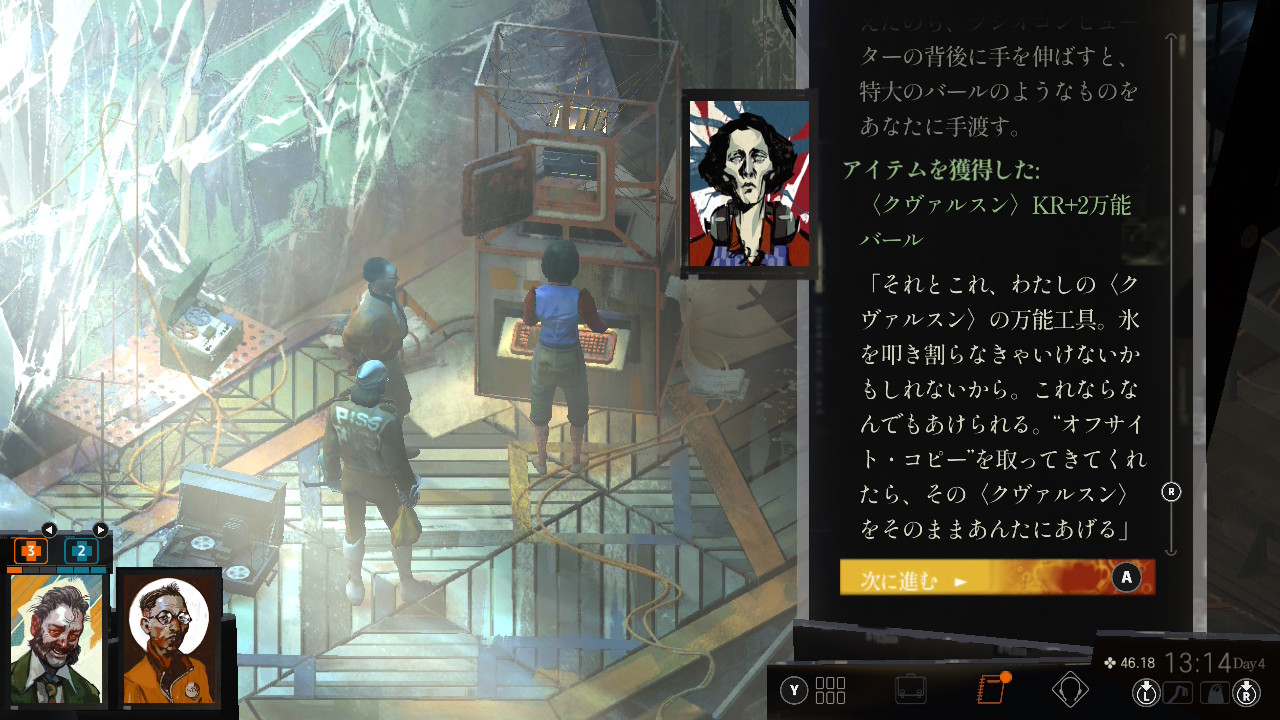Click the main character's bearded portrait
The image size is (1280, 720).
pos(56,639)
